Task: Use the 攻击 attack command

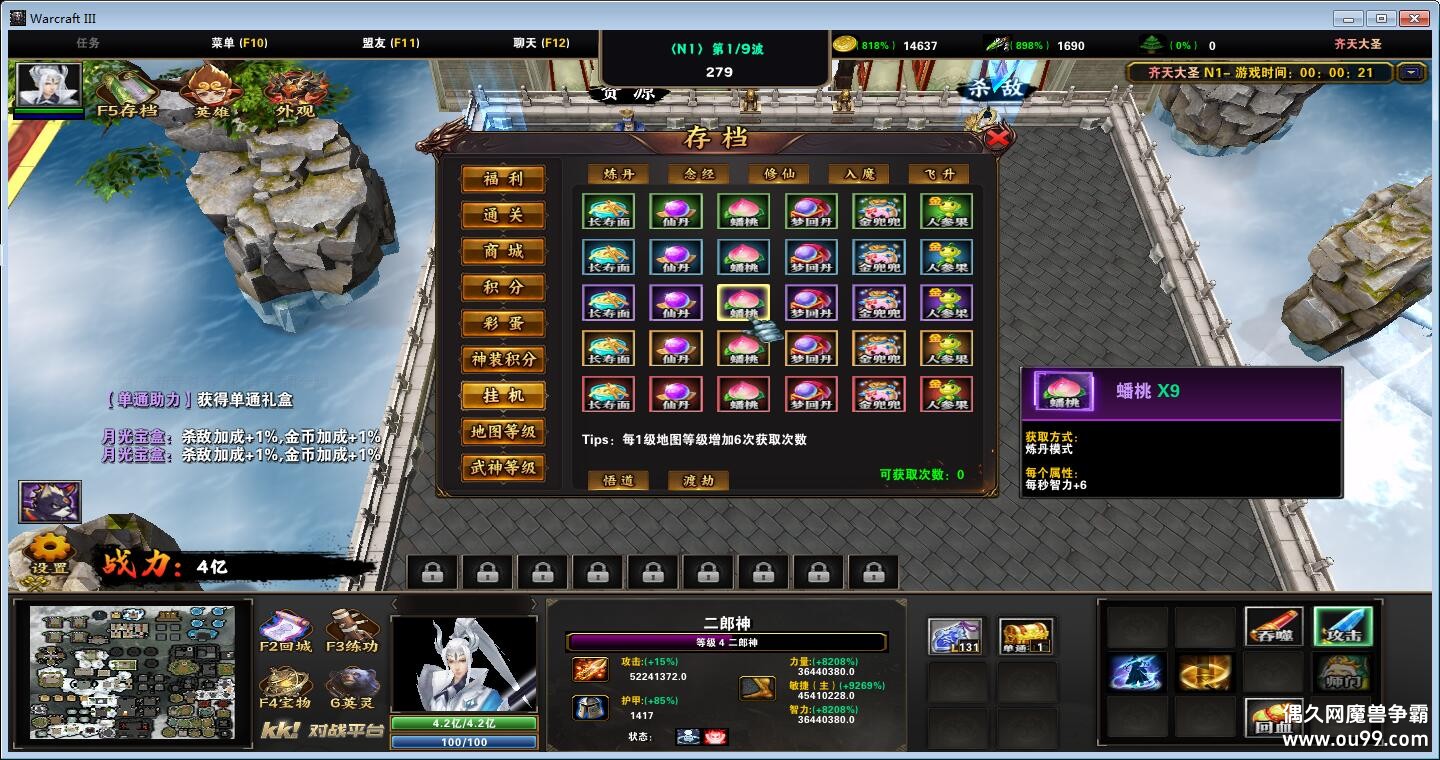Action: click(1342, 626)
